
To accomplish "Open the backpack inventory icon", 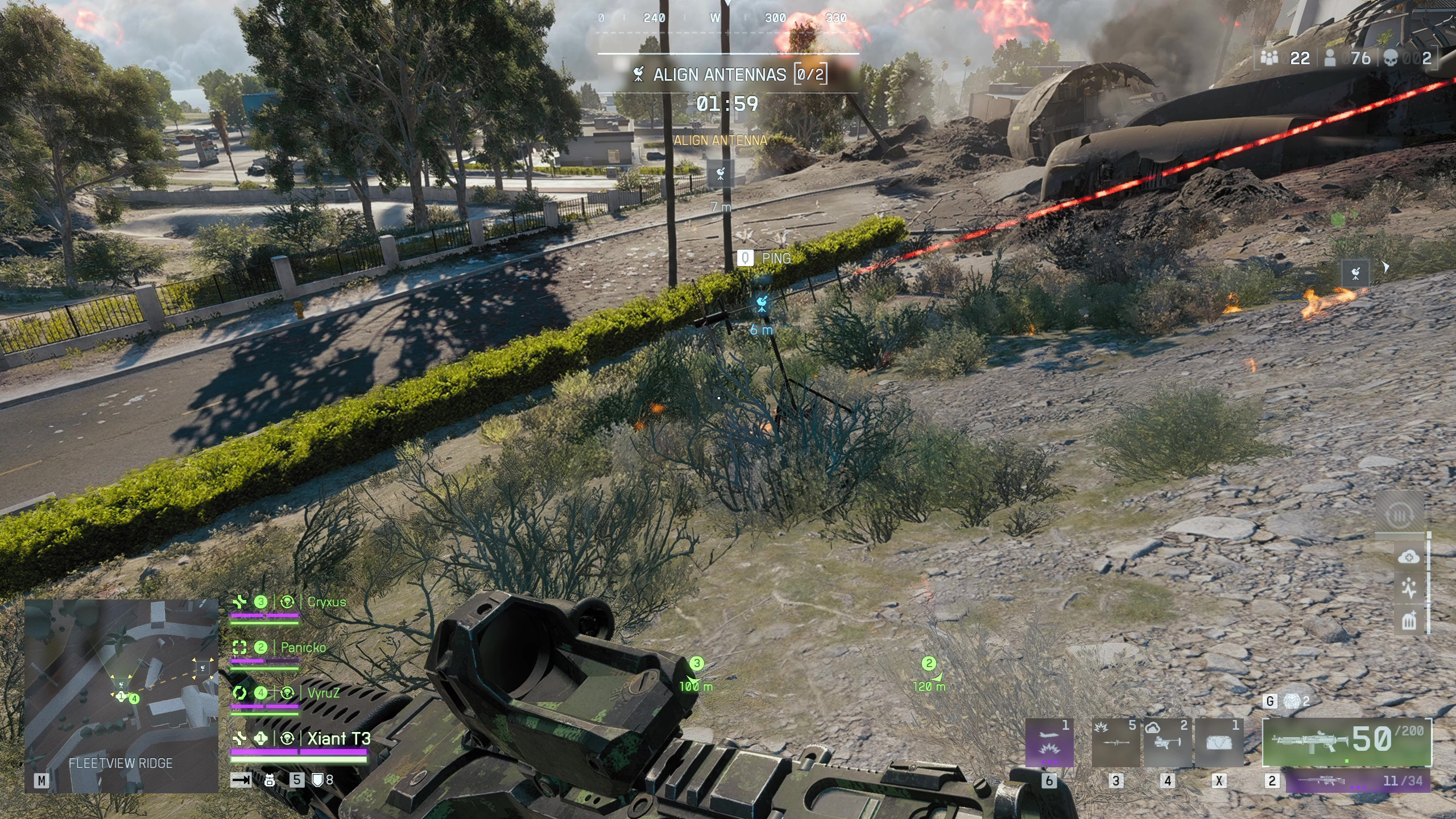I will (x=270, y=780).
